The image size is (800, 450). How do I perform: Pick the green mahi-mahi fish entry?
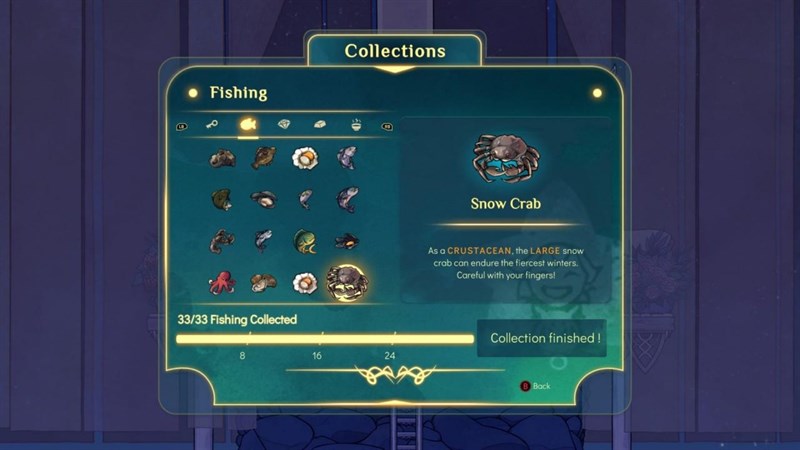305,240
